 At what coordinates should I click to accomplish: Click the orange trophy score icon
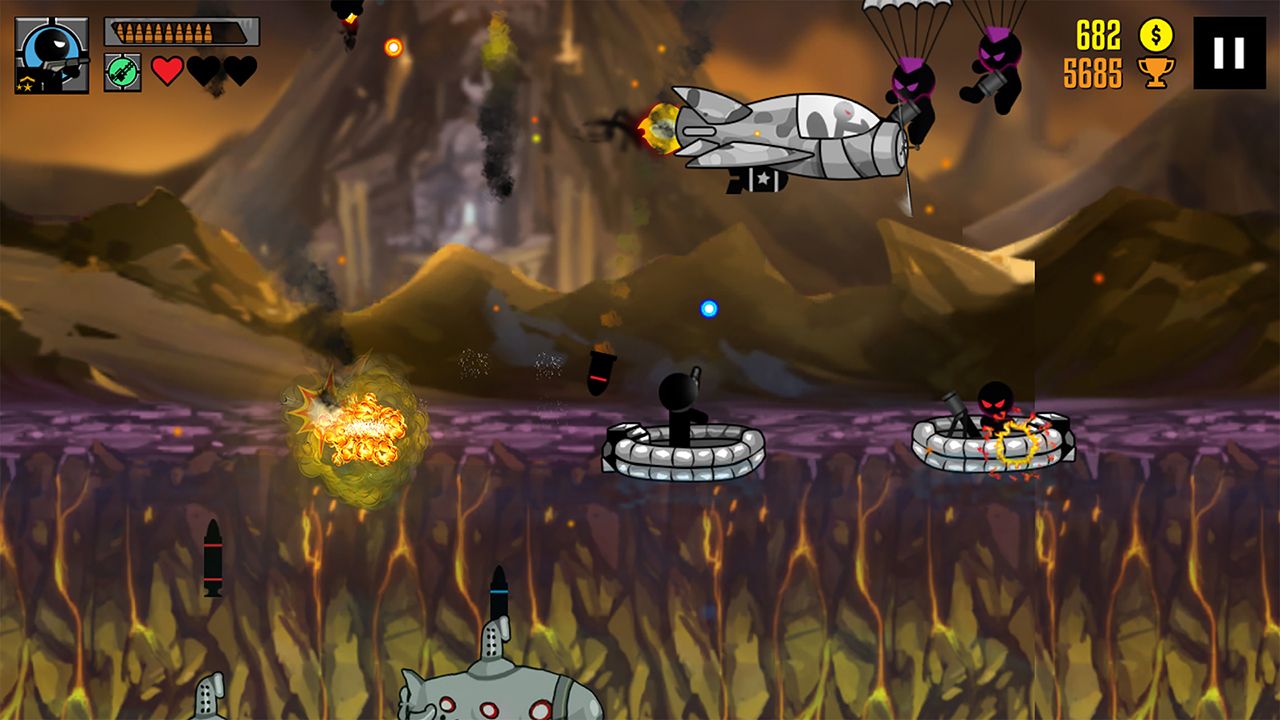pyautogui.click(x=1156, y=73)
